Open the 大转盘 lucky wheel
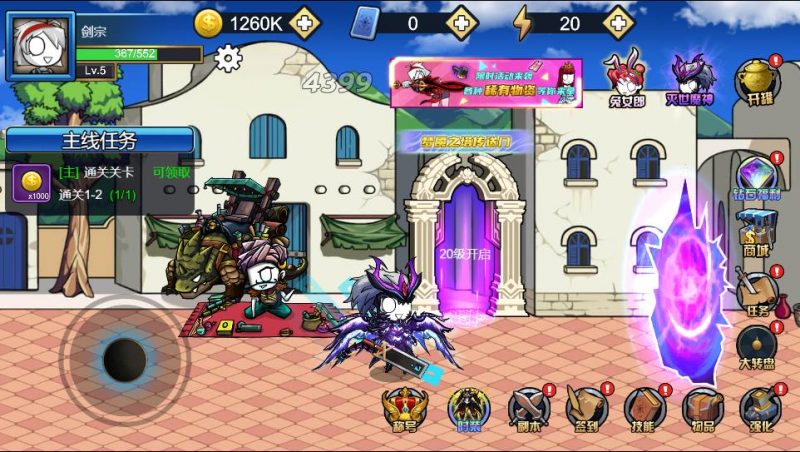The height and width of the screenshot is (452, 800). click(x=757, y=346)
